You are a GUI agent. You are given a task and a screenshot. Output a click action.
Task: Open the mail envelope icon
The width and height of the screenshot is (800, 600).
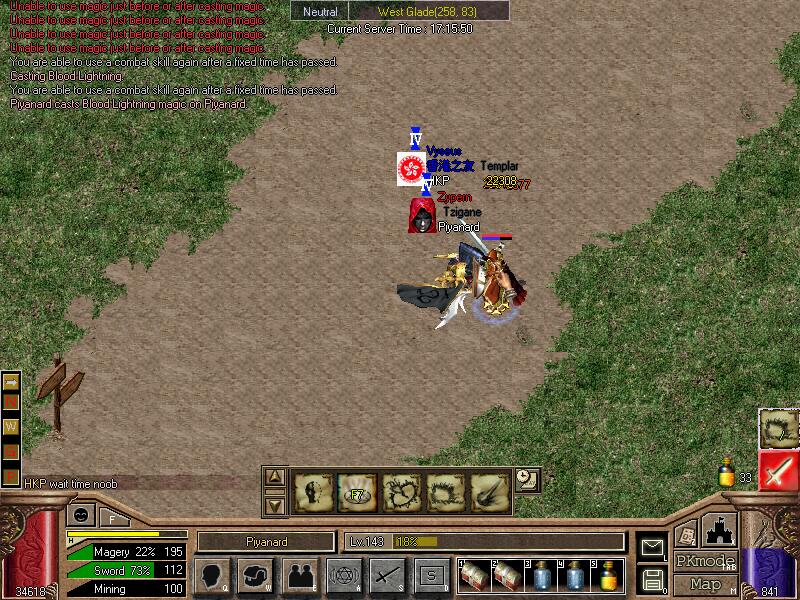tap(653, 547)
